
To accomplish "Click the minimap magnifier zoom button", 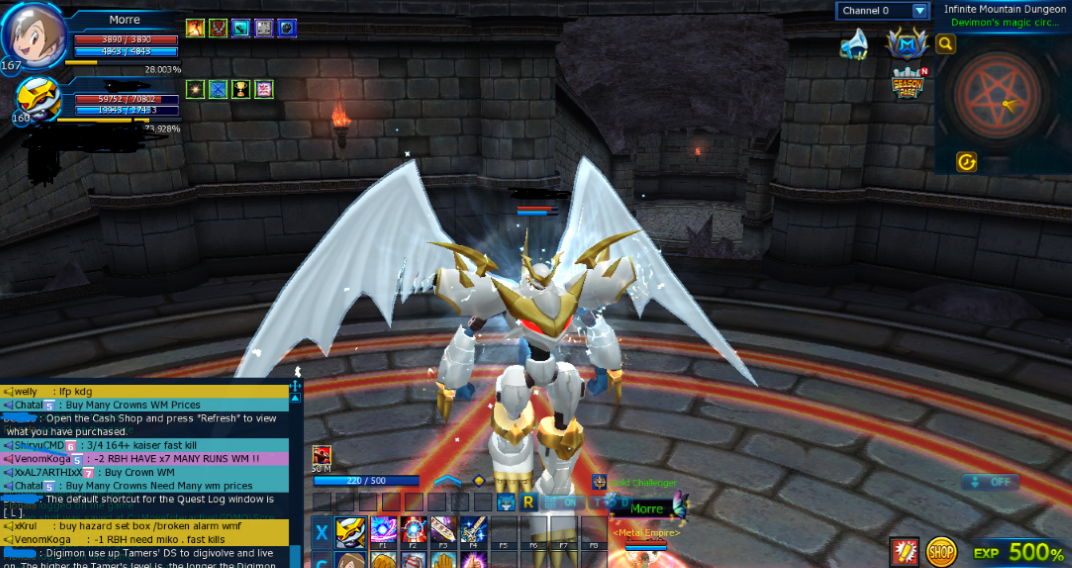I will click(945, 44).
